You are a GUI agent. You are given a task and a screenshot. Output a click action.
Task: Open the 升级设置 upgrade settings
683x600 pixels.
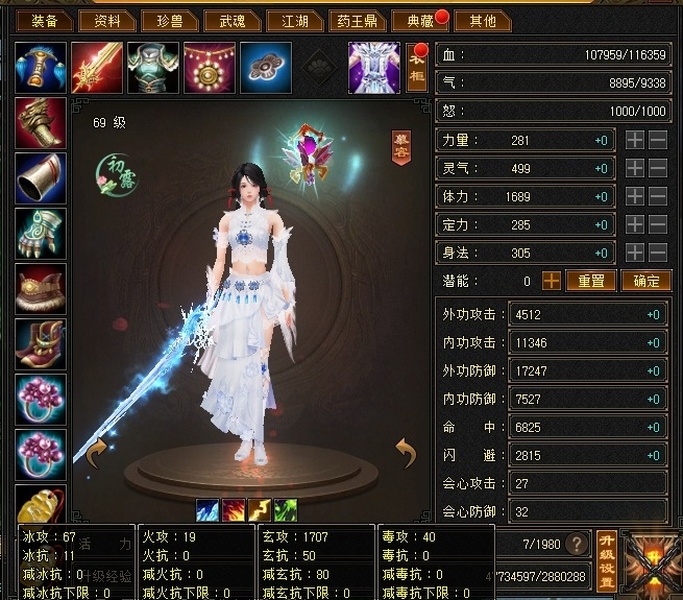605,560
